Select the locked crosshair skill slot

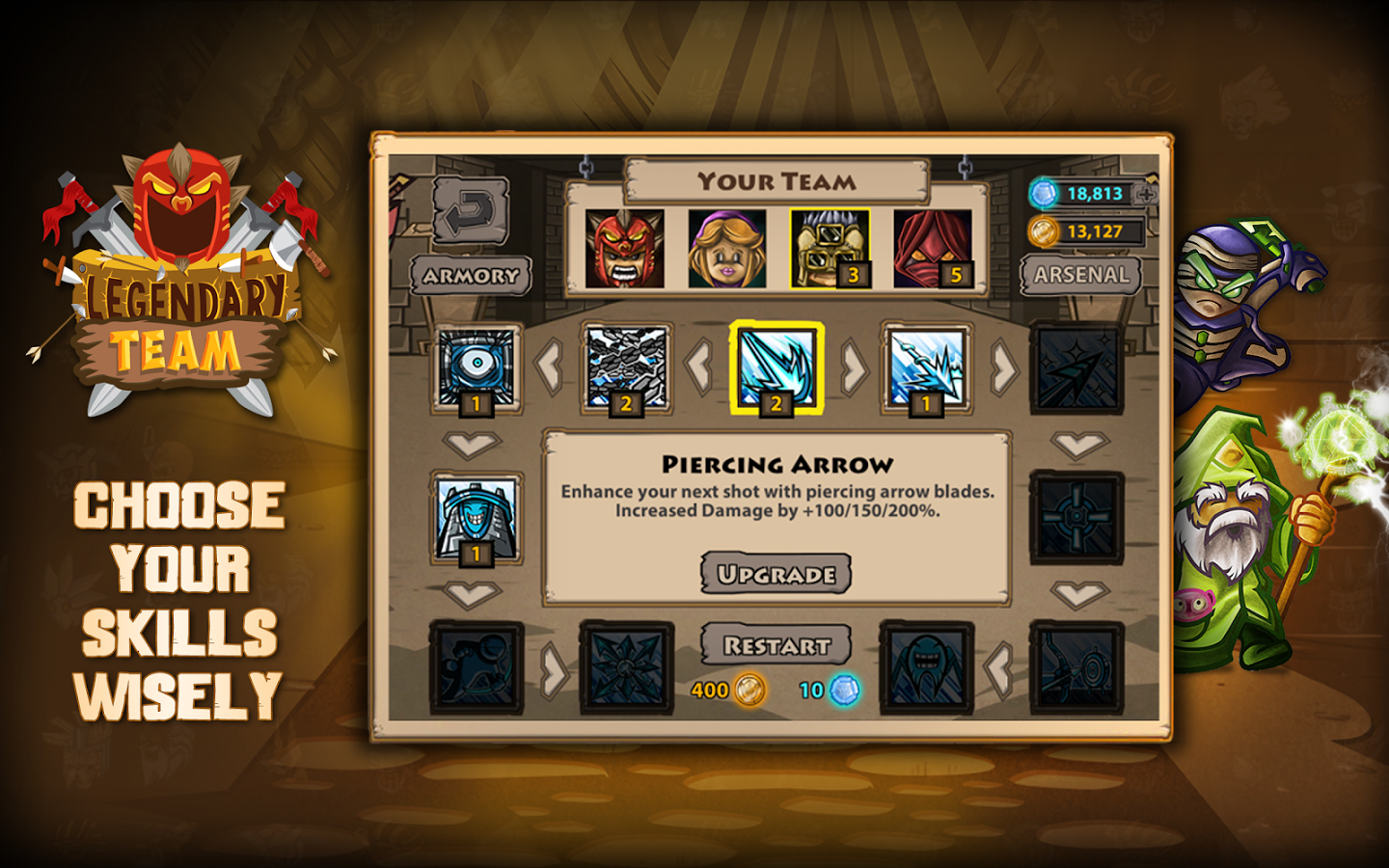click(1076, 518)
